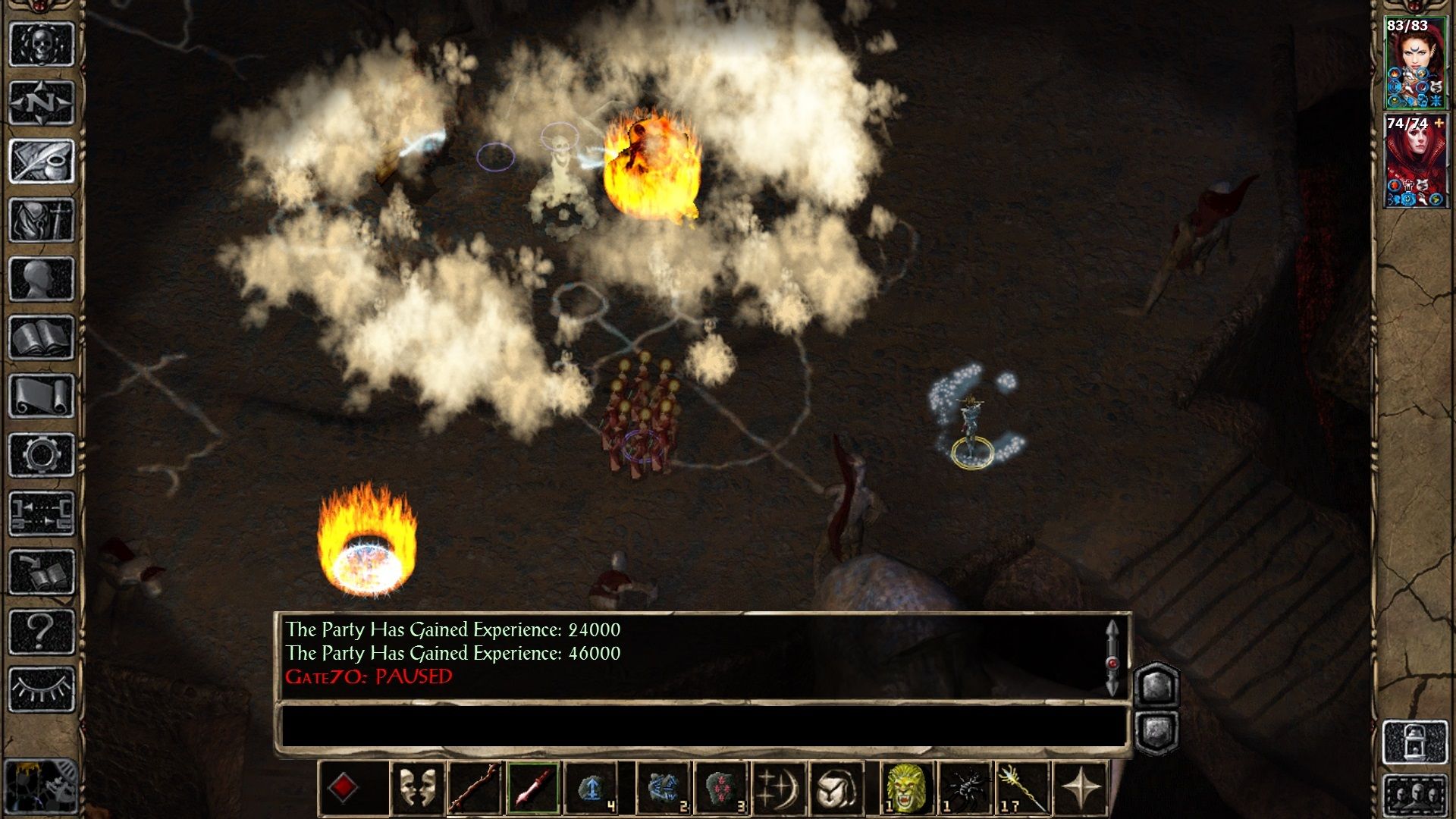Image resolution: width=1456 pixels, height=819 pixels.
Task: Open the World Map via the compass icon
Action: point(39,102)
